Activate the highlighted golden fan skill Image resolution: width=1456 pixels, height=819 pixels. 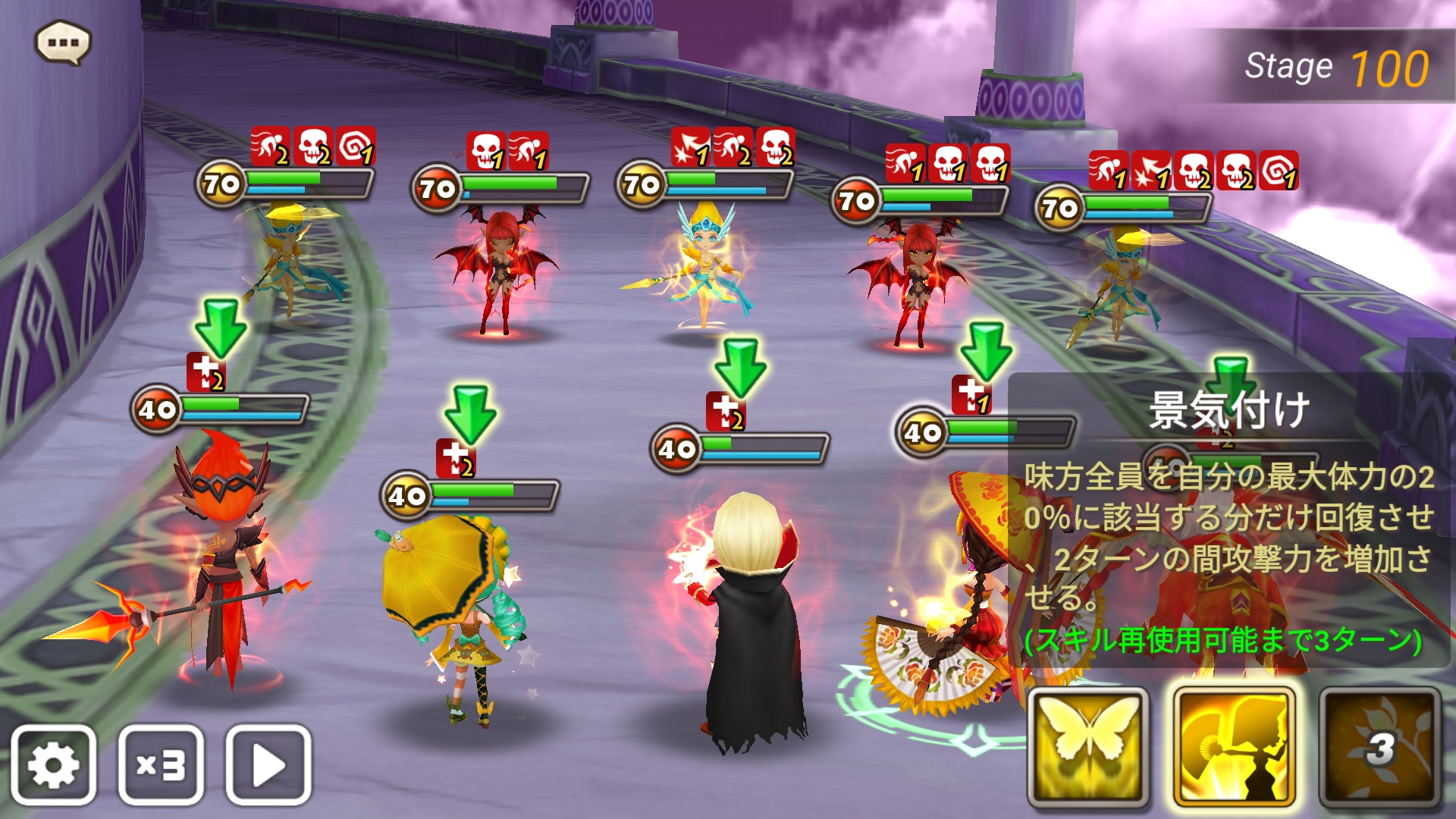click(x=1233, y=746)
